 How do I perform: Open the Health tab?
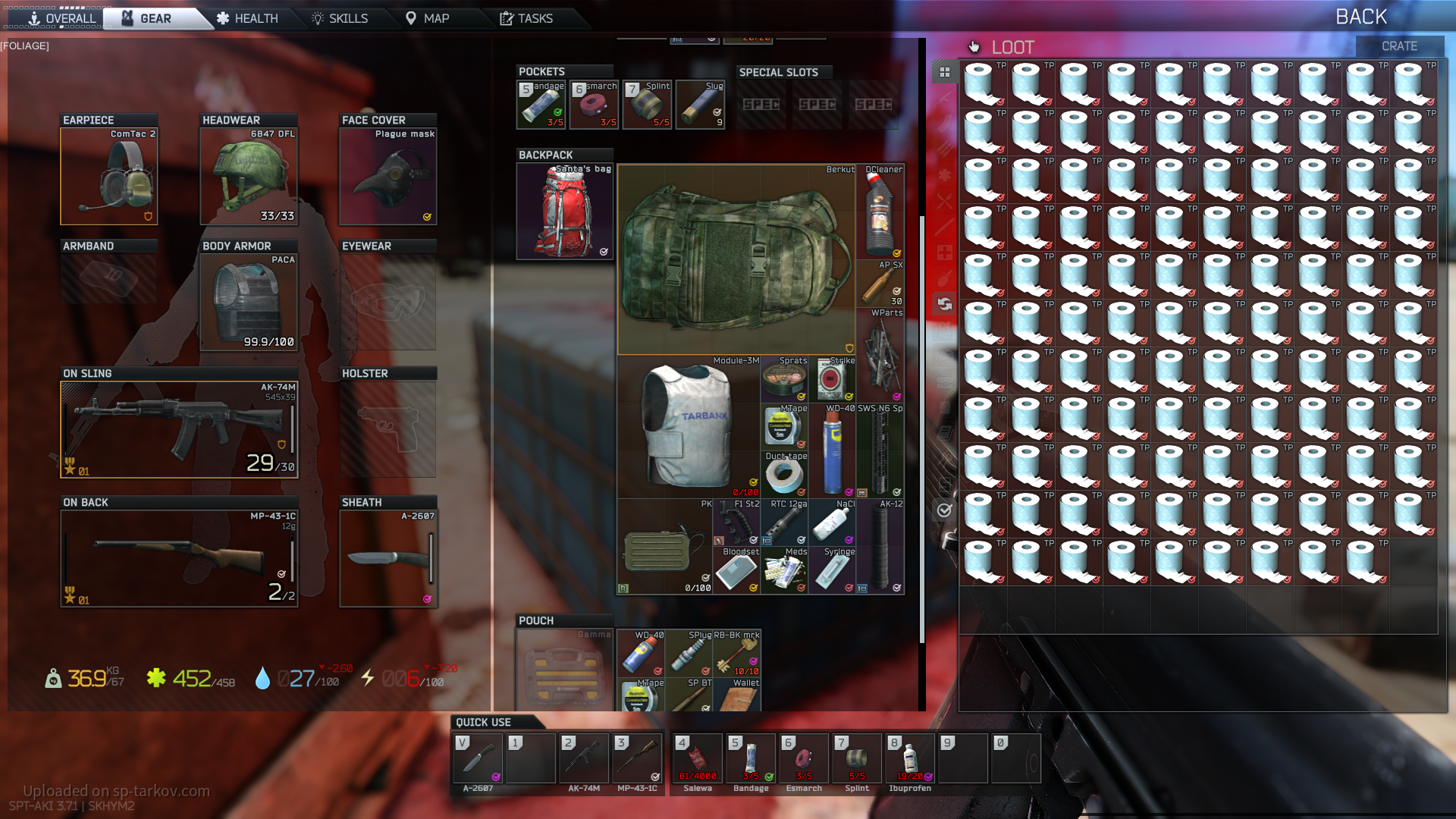247,18
